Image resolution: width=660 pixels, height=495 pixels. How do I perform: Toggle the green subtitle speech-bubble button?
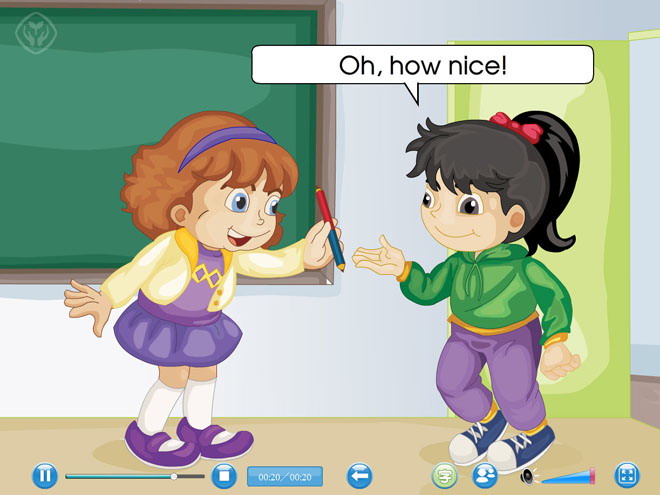444,475
